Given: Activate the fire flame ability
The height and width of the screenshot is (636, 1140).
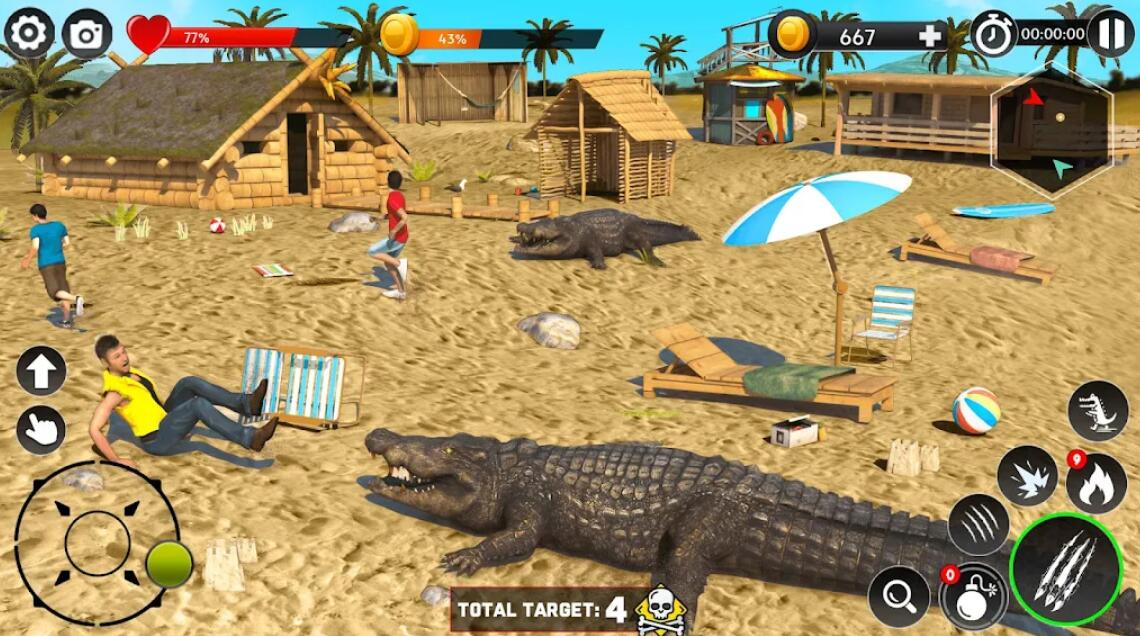Looking at the screenshot, I should click(x=1097, y=483).
